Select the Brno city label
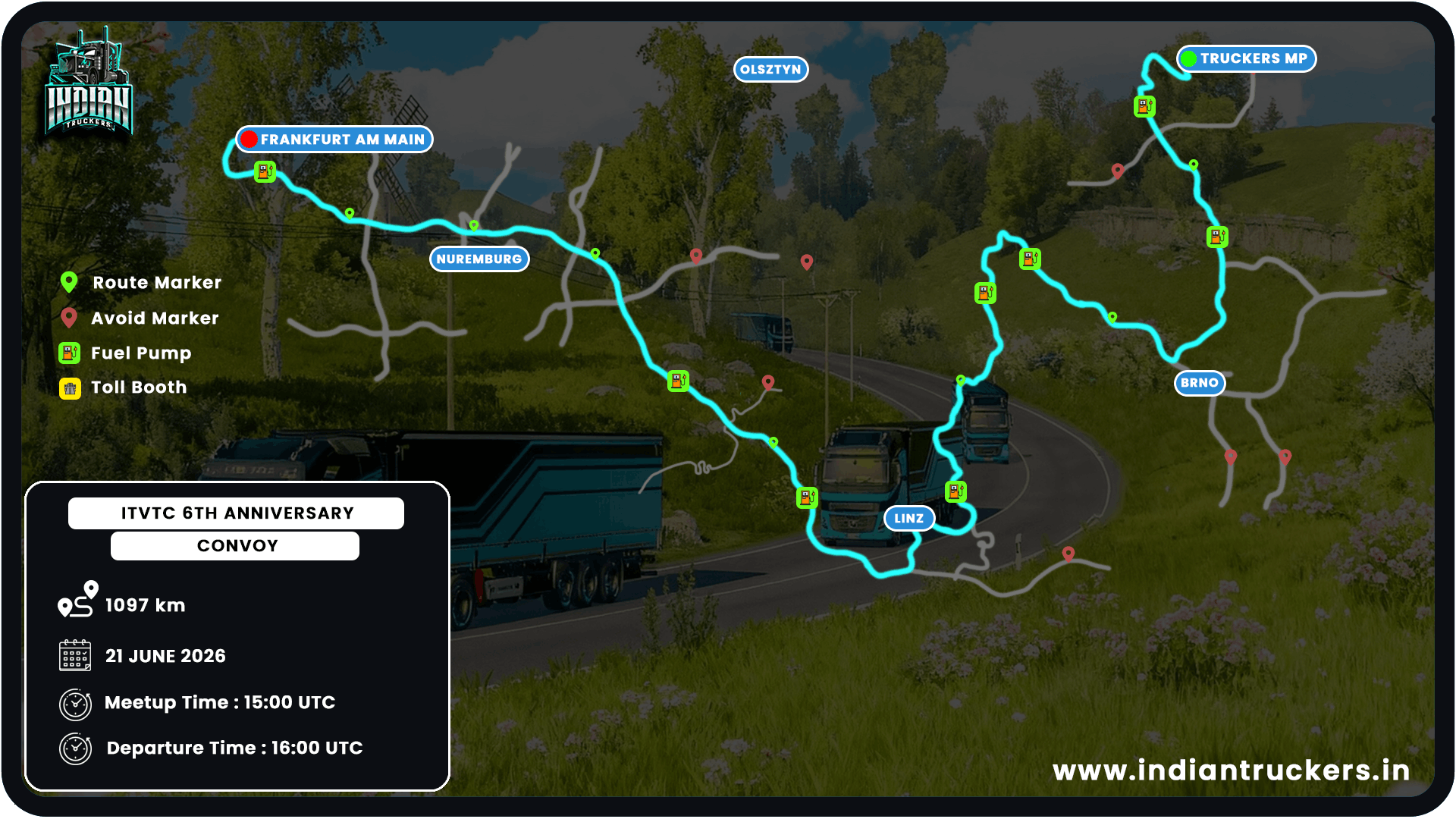Viewport: 1456px width, 819px height. click(x=1199, y=383)
